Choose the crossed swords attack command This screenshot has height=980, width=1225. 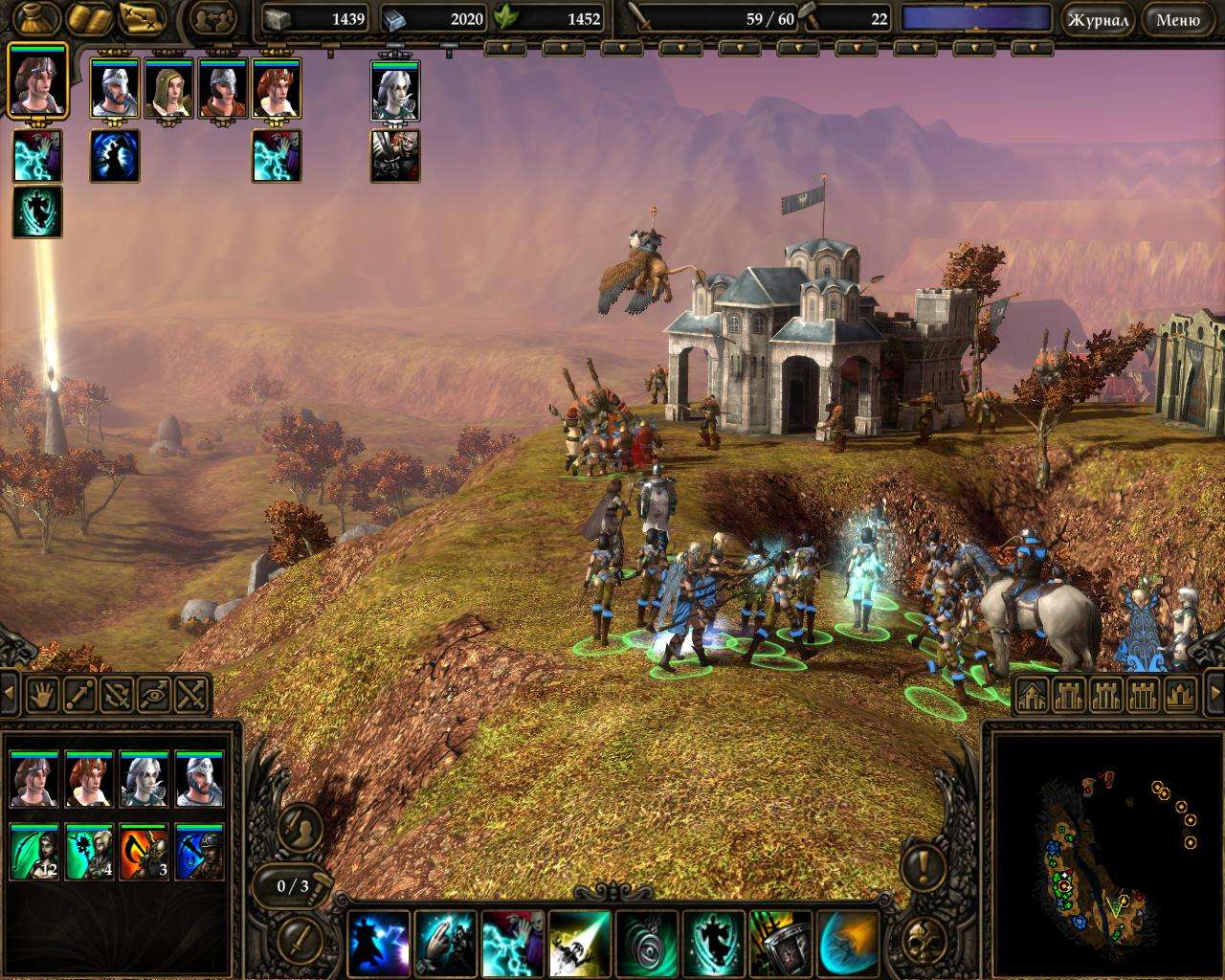191,694
